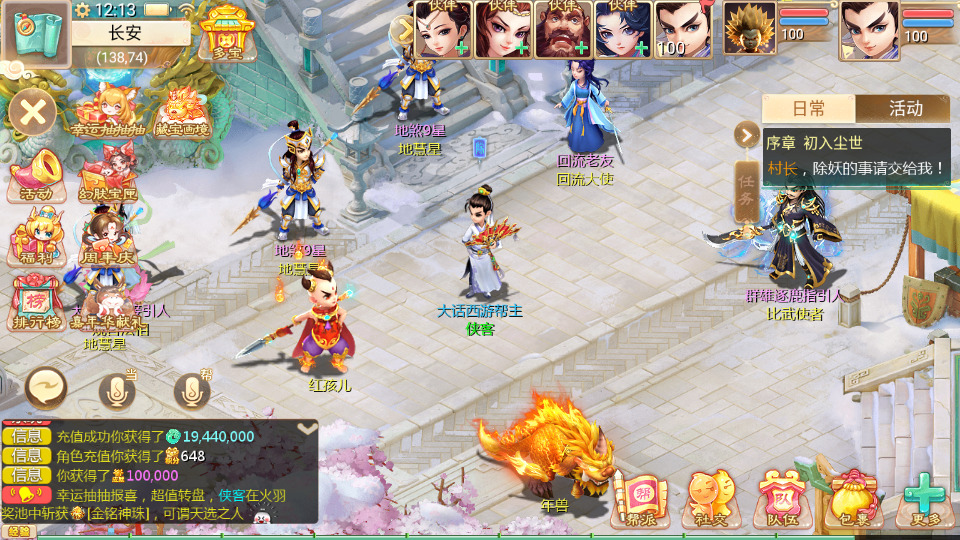Select the 日常 daily tab
960x540 pixels.
[x=809, y=109]
